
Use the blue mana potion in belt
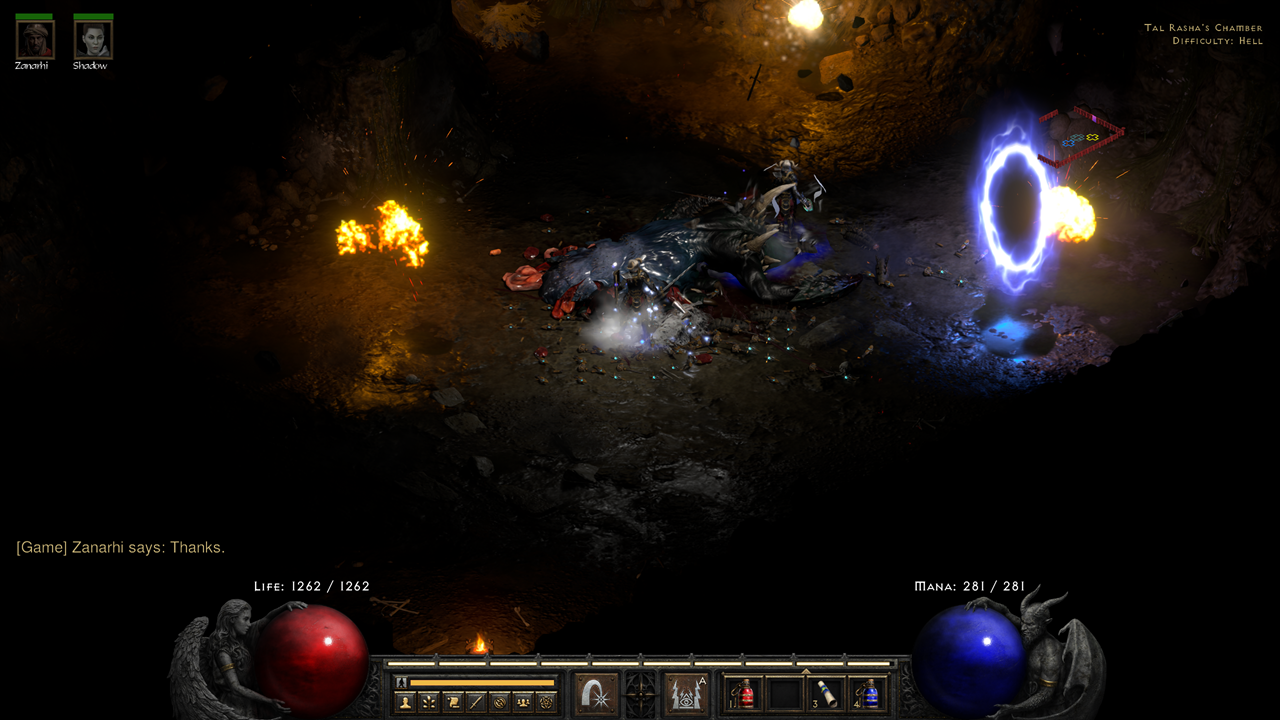(x=868, y=694)
